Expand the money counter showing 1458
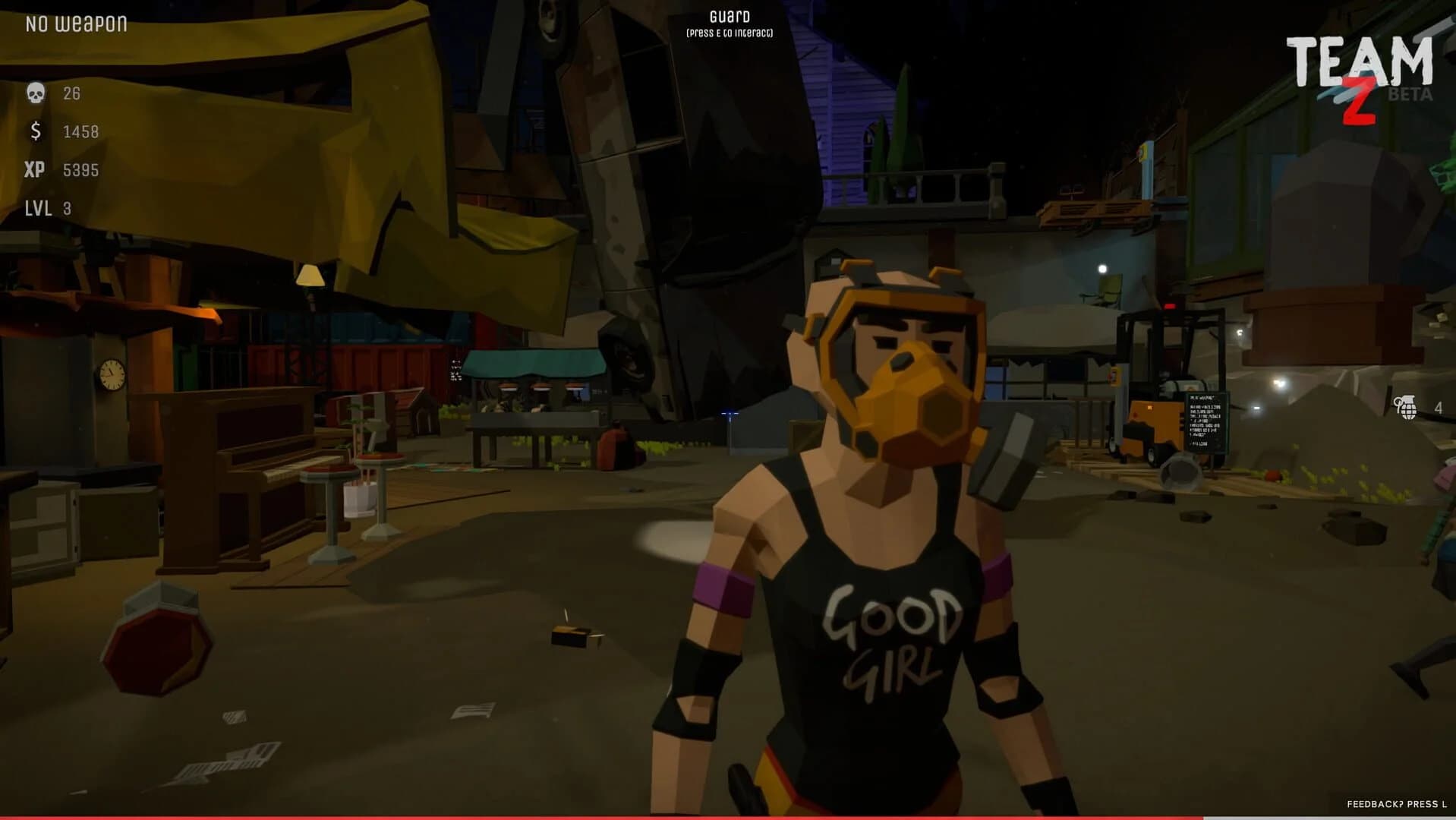The width and height of the screenshot is (1456, 820). [x=82, y=131]
